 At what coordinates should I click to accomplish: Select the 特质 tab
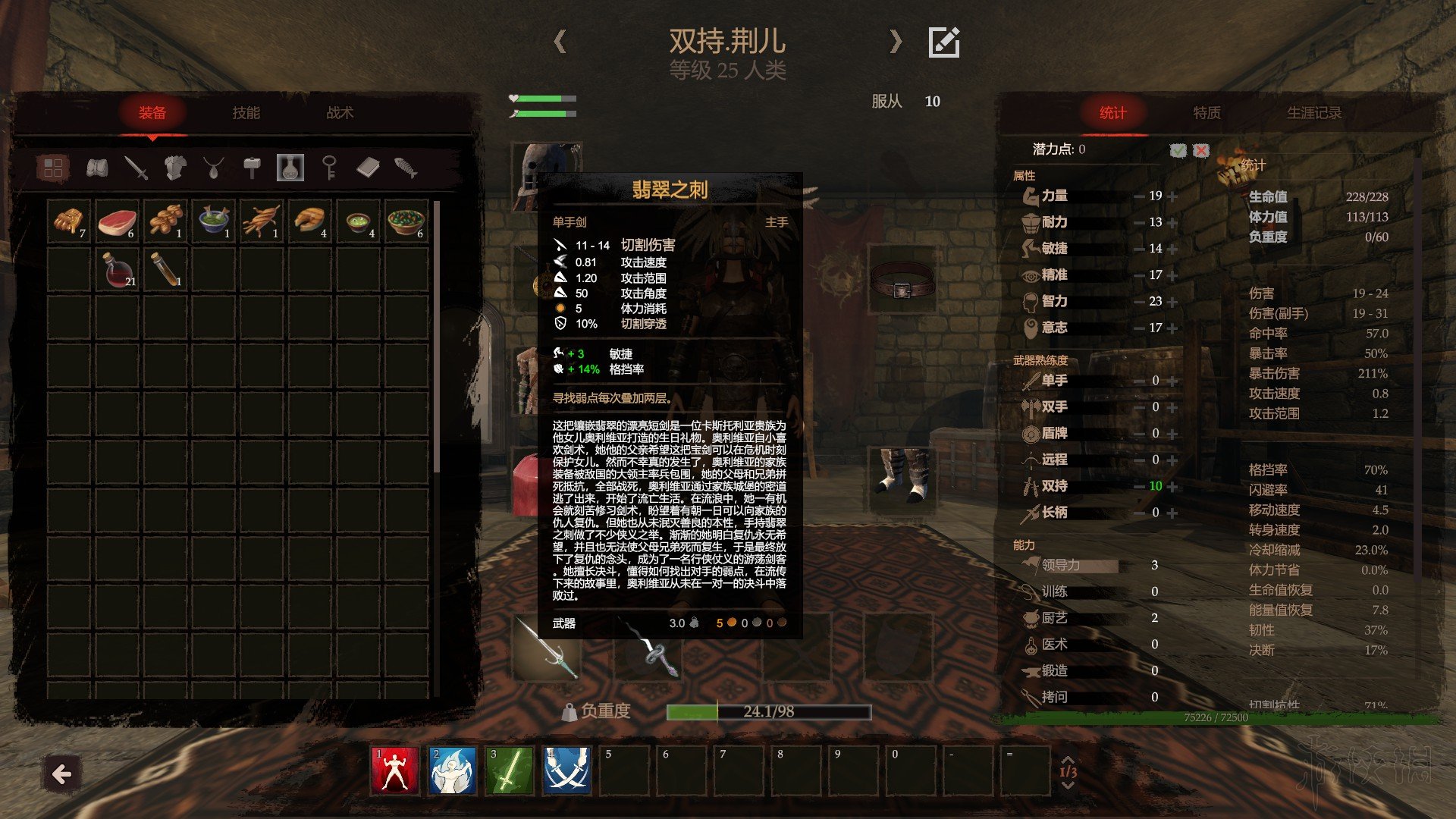coord(1207,113)
